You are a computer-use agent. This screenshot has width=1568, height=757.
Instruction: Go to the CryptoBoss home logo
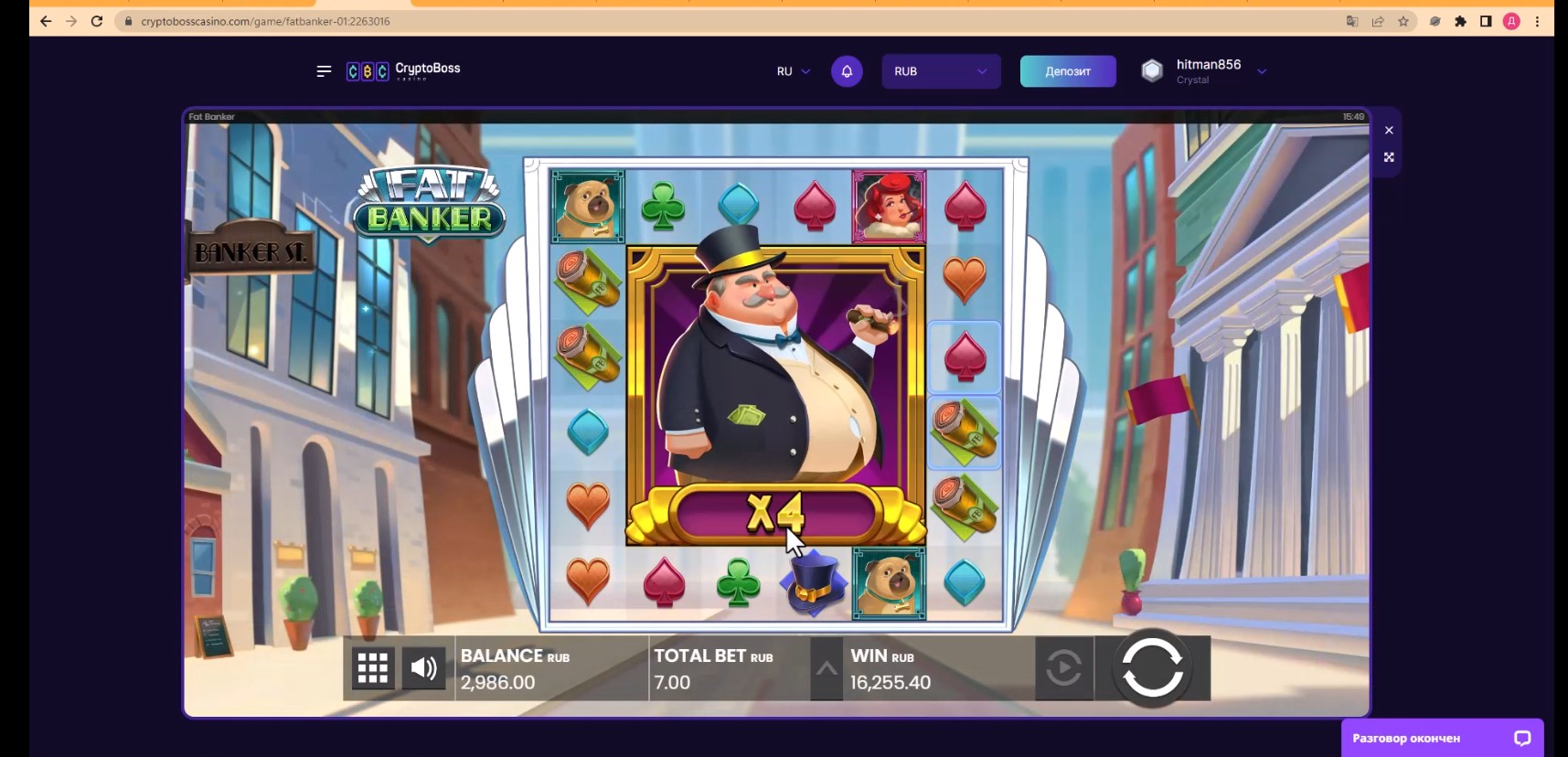(404, 71)
